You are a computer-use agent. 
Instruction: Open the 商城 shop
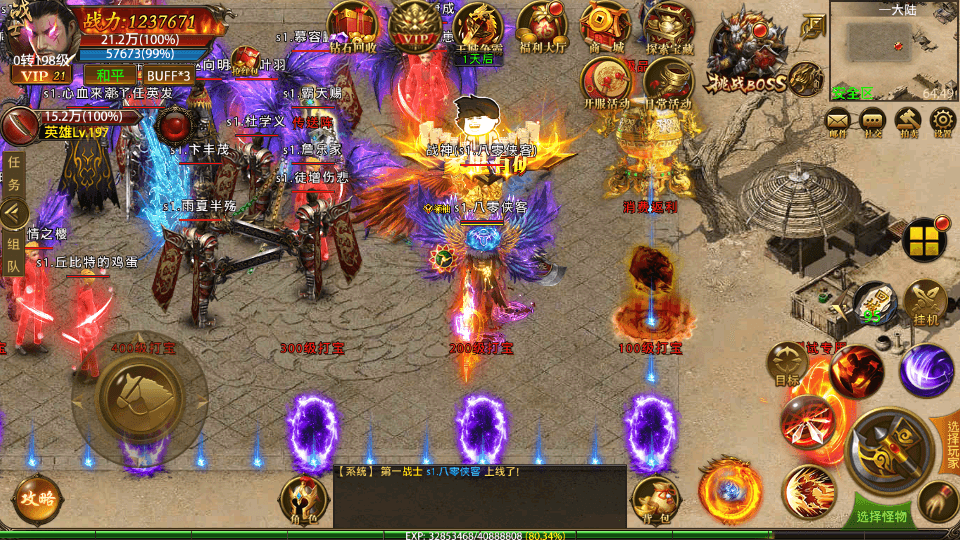(605, 25)
